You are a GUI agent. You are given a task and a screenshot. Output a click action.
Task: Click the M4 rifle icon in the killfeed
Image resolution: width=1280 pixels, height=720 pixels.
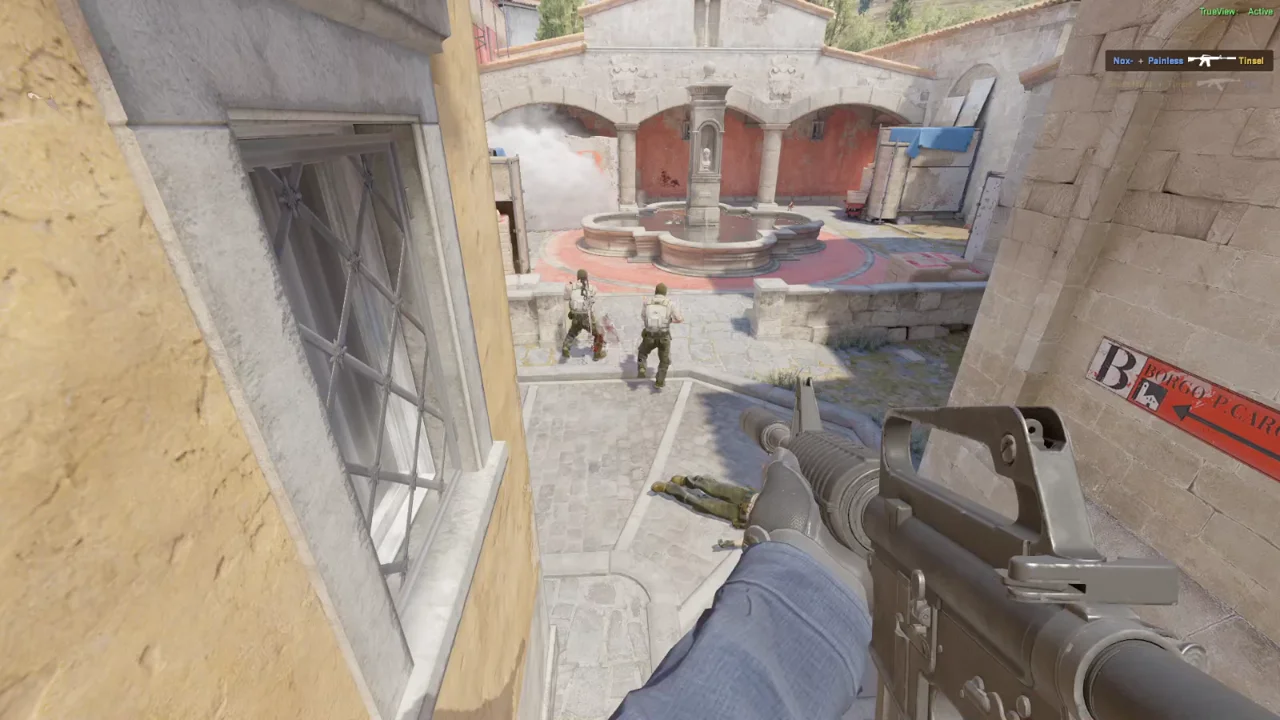(x=1212, y=60)
